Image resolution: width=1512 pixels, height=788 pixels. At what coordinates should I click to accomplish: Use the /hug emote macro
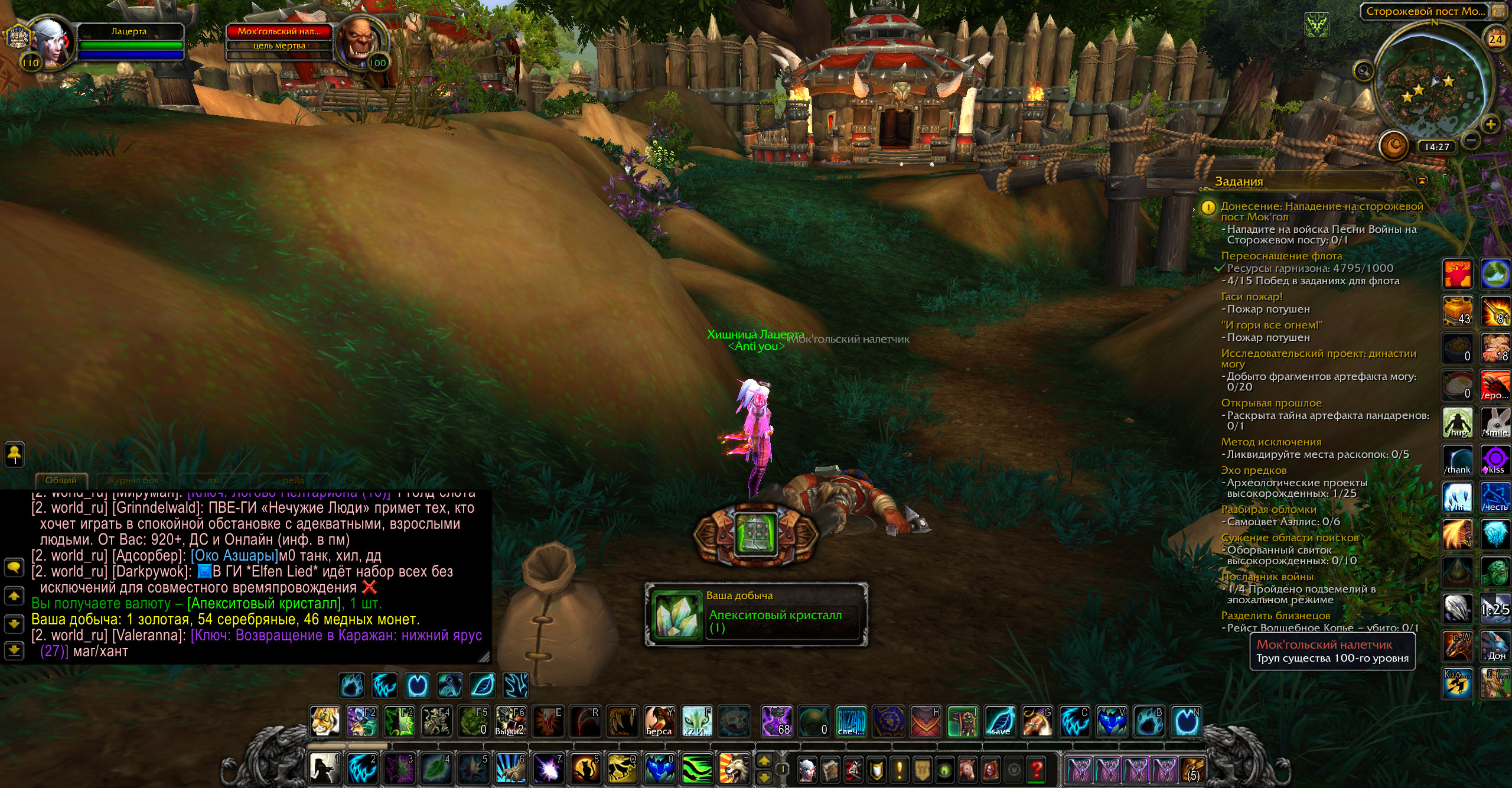[1458, 422]
